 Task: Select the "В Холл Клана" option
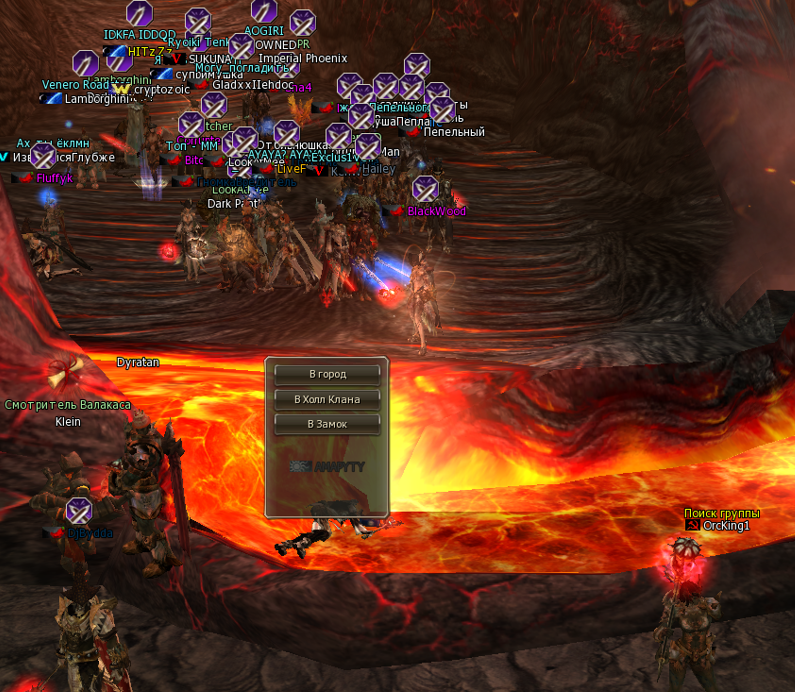(327, 399)
